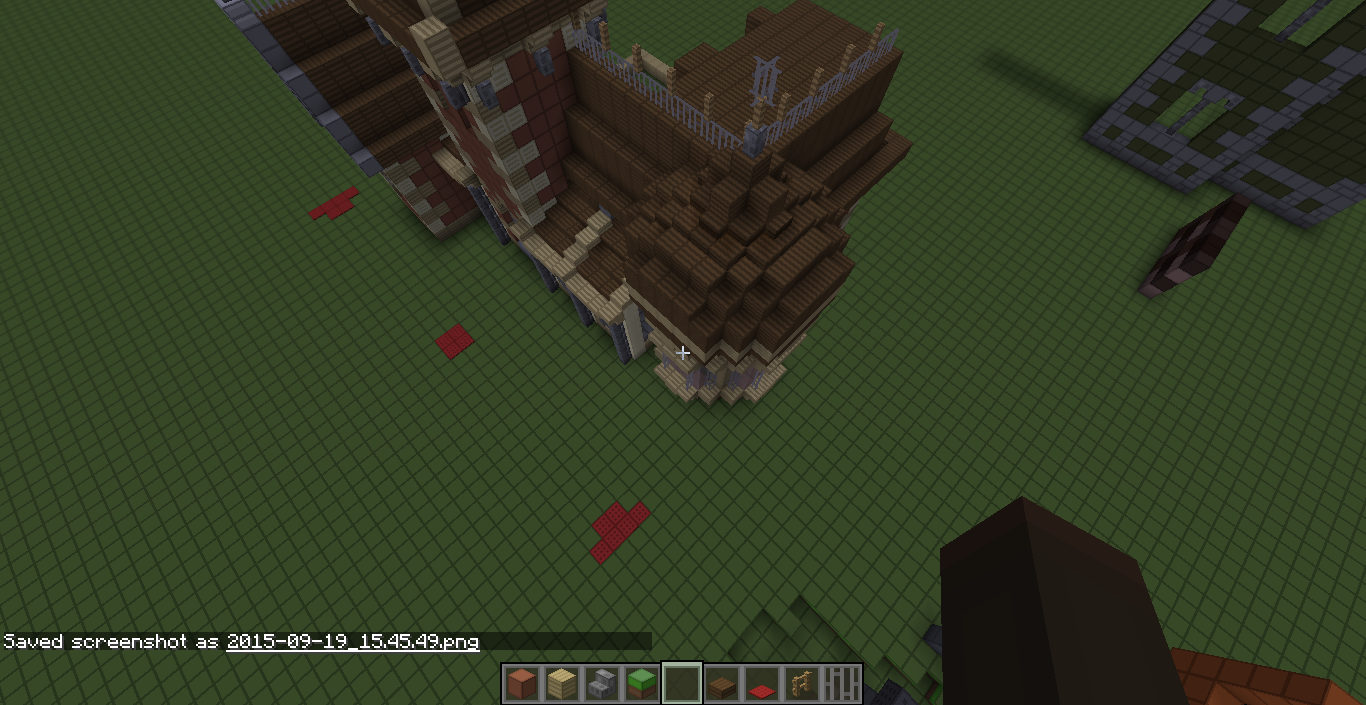Select the grass block hotbar slot
Viewport: 1366px width, 705px height.
642,684
